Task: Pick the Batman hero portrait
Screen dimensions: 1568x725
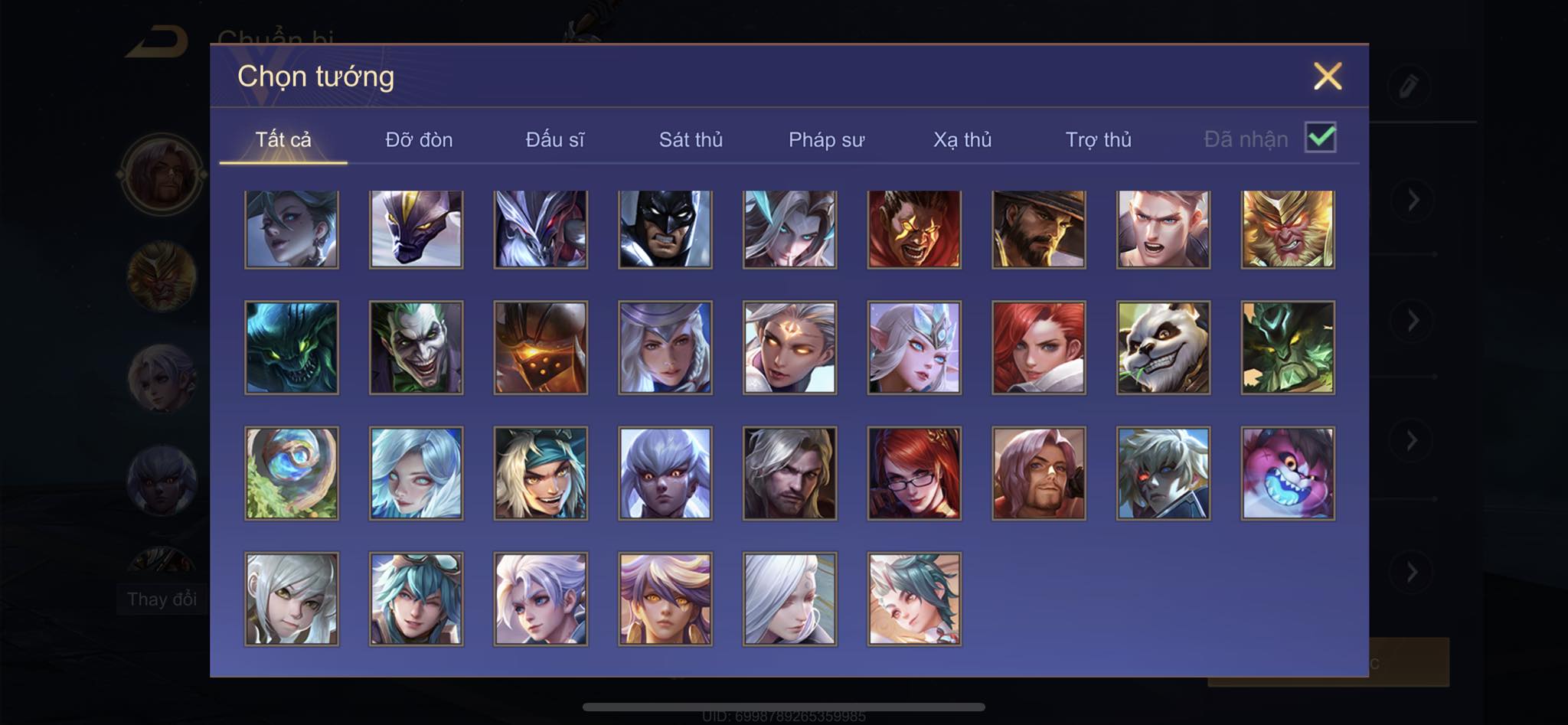Action: (665, 229)
